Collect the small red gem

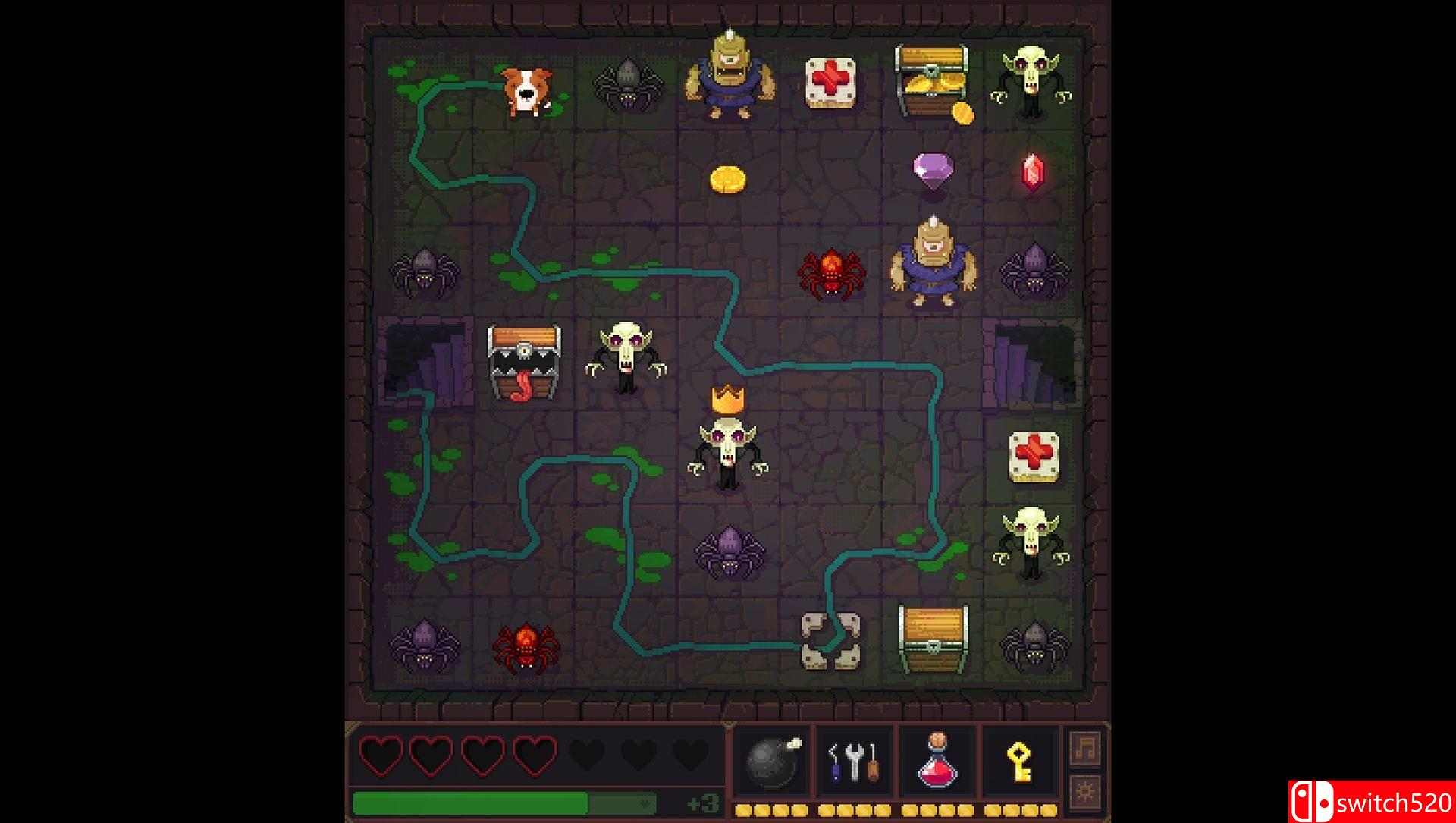(x=1033, y=173)
